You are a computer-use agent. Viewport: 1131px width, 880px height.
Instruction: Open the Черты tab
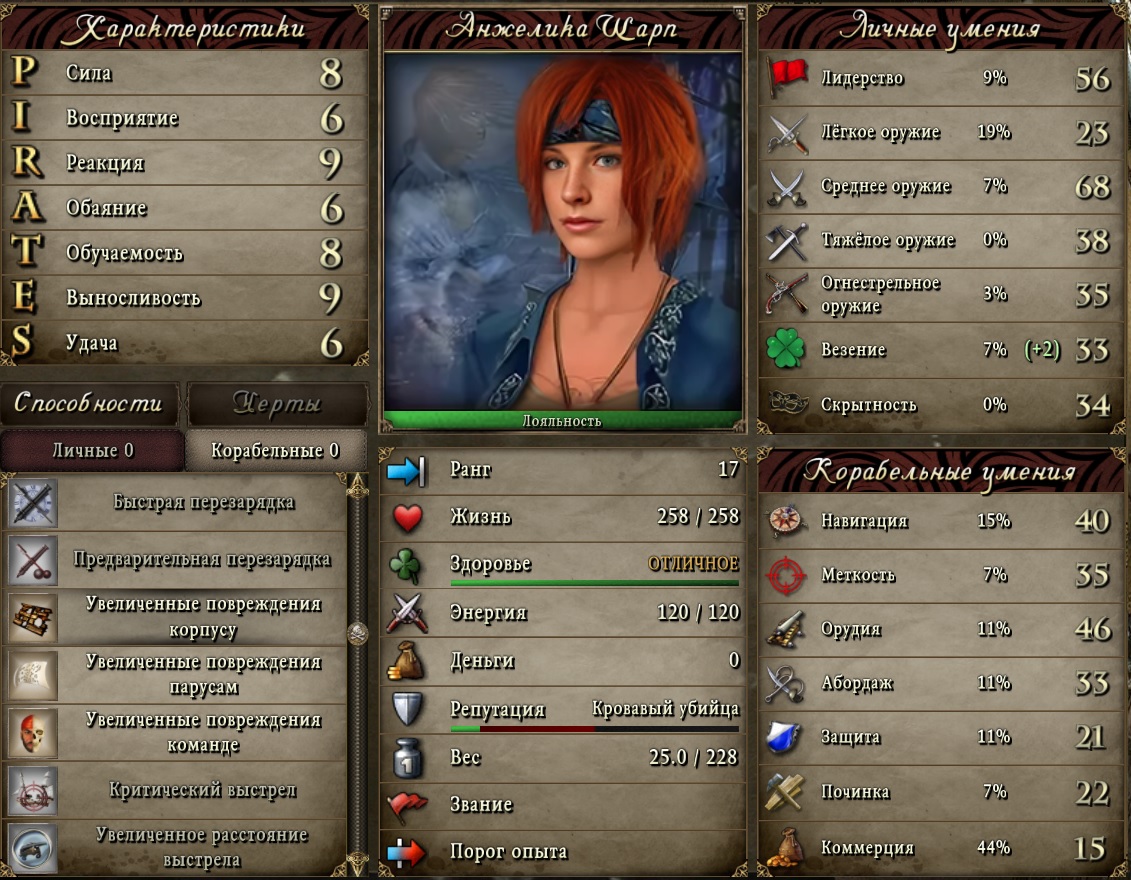[277, 403]
